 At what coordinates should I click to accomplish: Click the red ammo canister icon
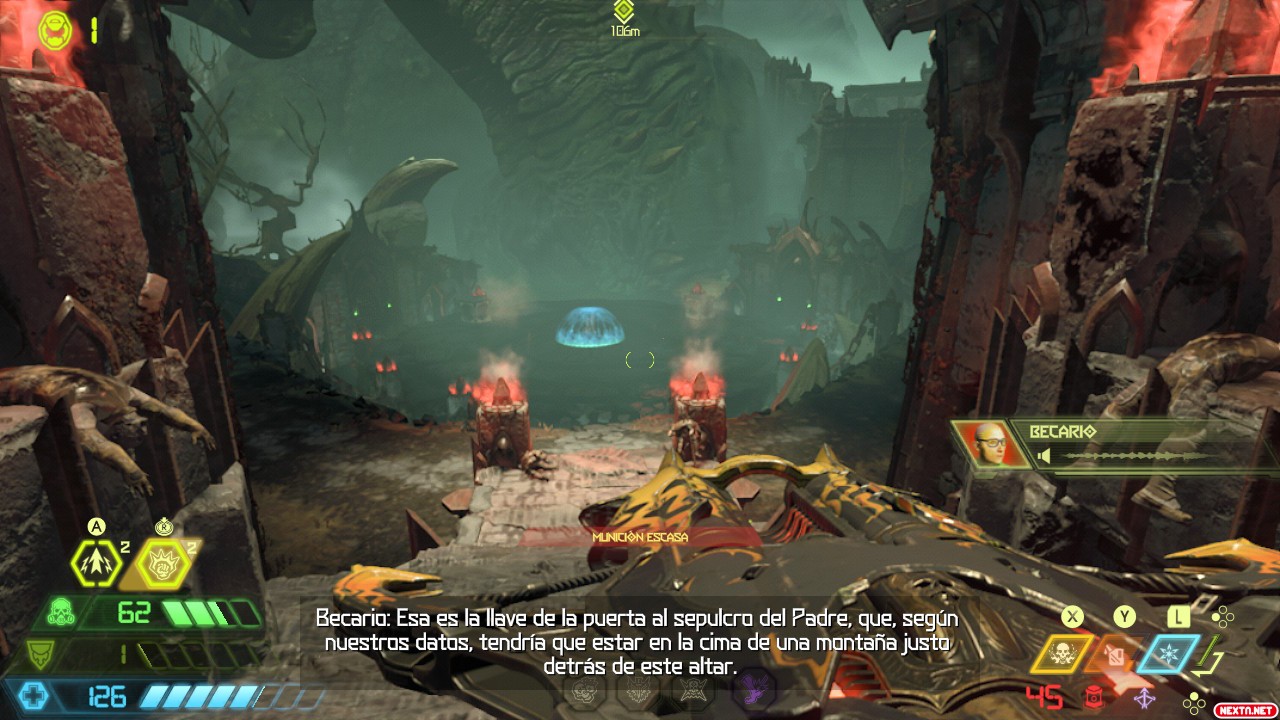(x=1094, y=697)
